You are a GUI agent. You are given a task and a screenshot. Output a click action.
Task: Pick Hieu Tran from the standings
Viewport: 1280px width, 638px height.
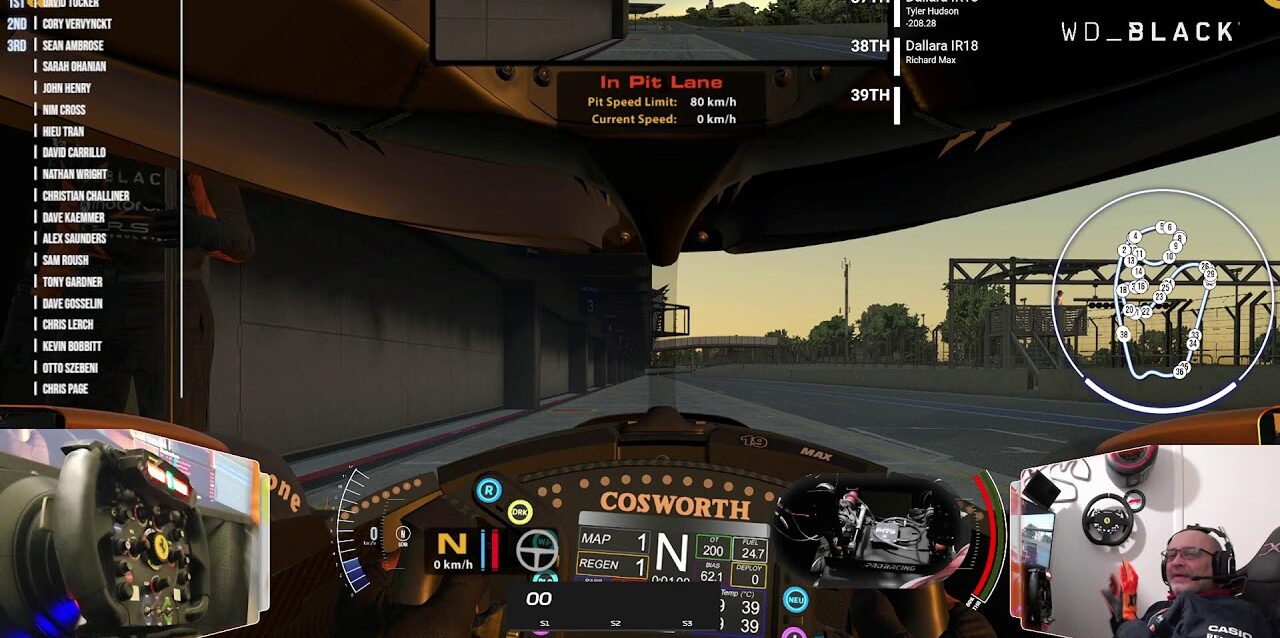point(63,131)
